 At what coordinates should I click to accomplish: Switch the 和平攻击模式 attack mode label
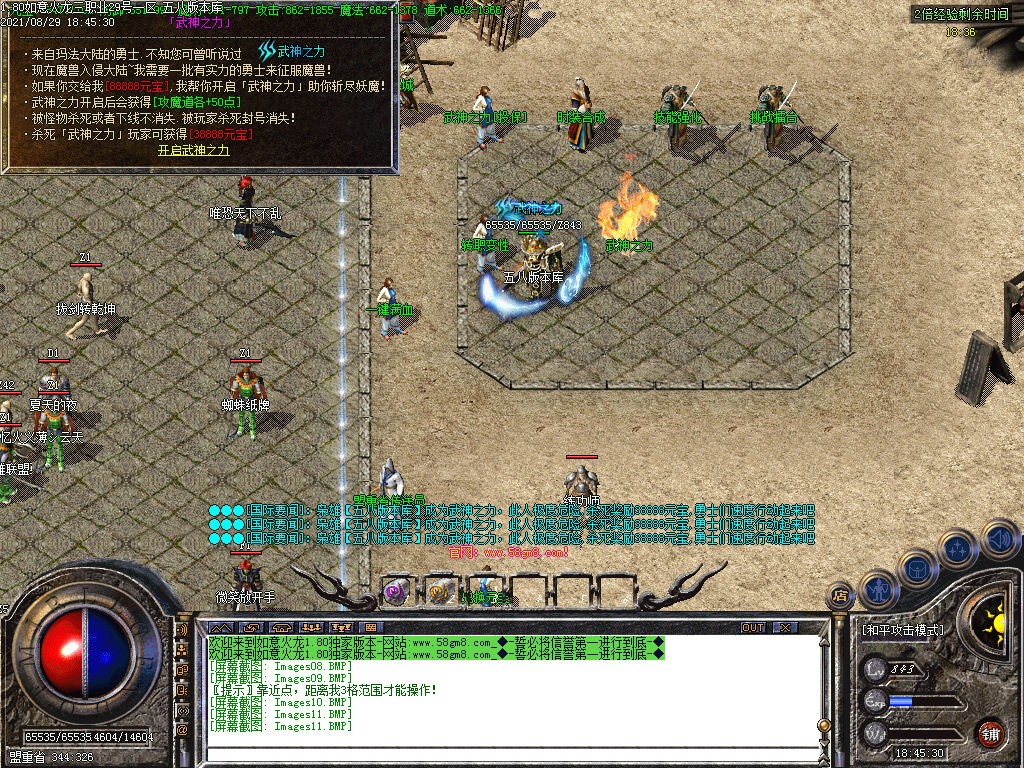pos(902,631)
